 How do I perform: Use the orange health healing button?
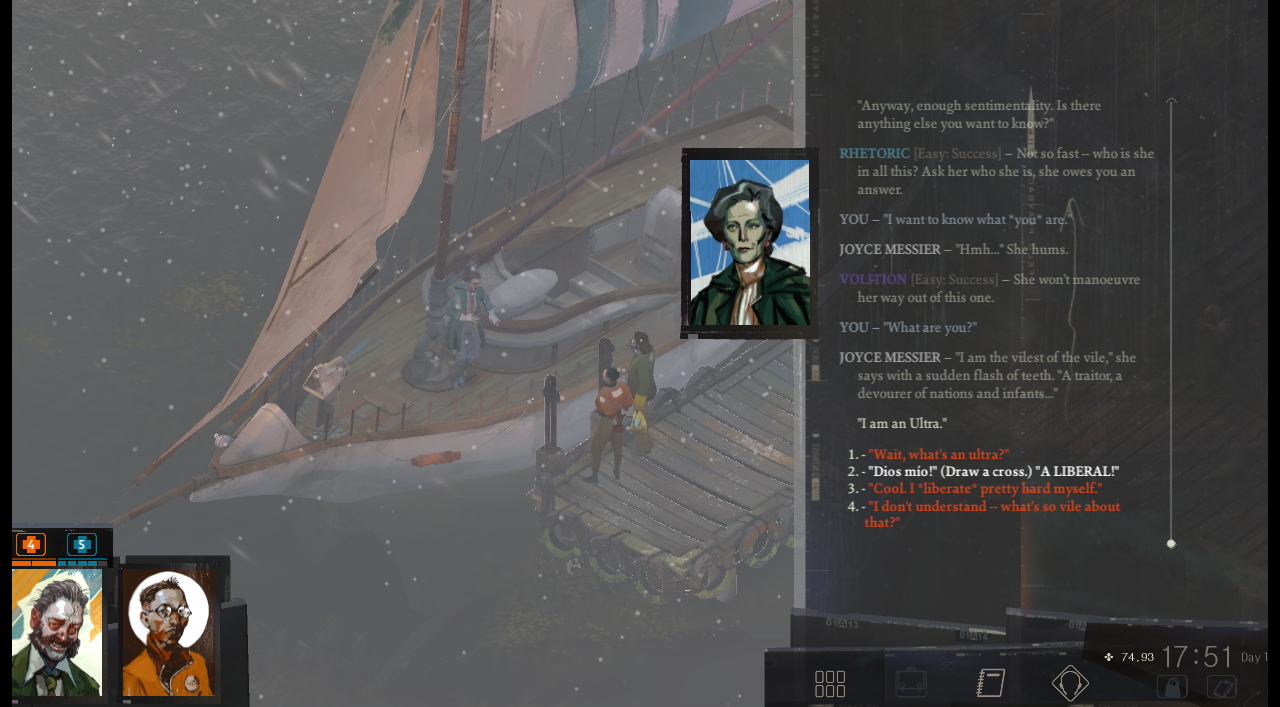31,545
